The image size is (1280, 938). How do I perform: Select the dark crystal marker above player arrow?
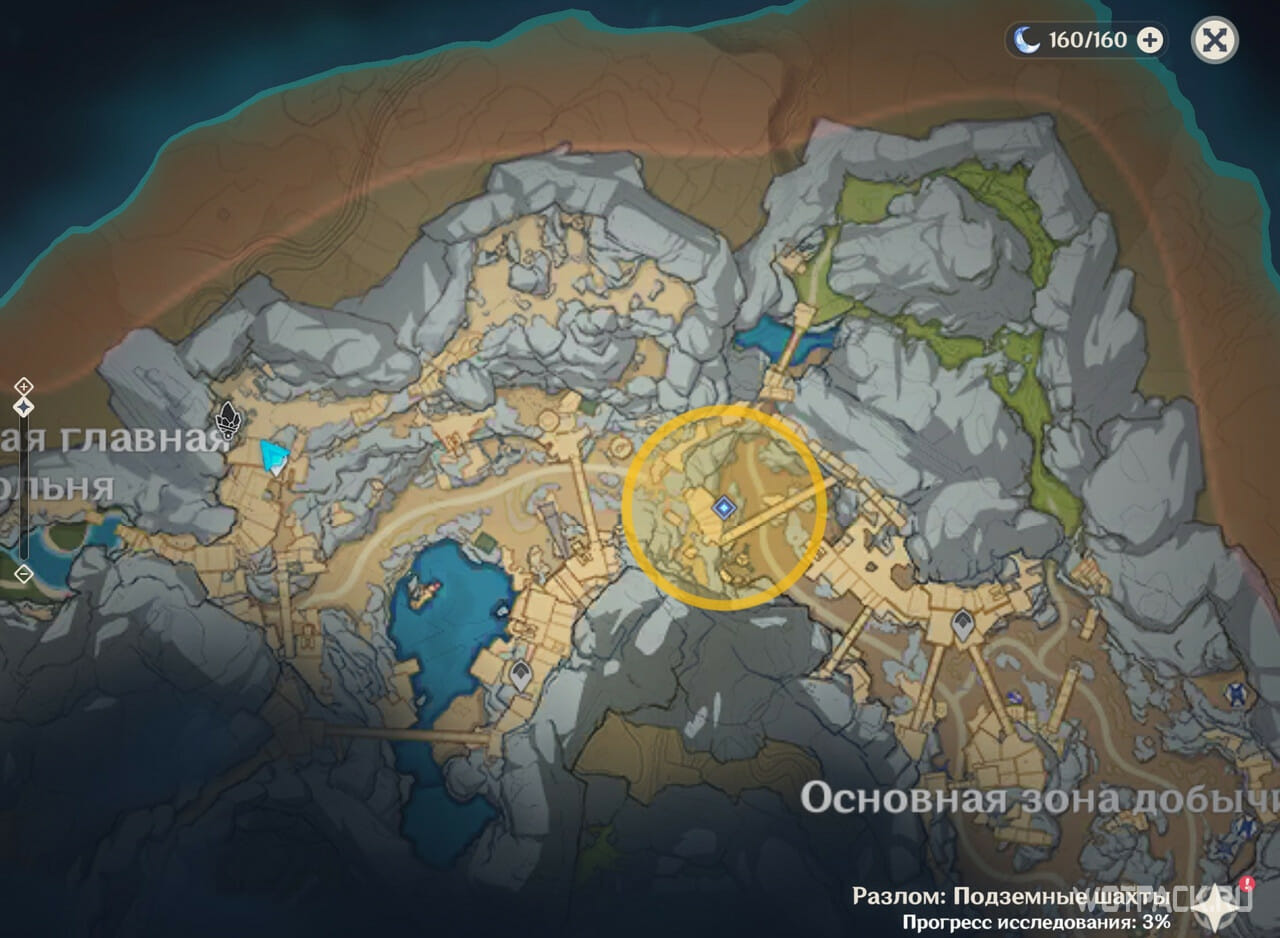coord(229,419)
